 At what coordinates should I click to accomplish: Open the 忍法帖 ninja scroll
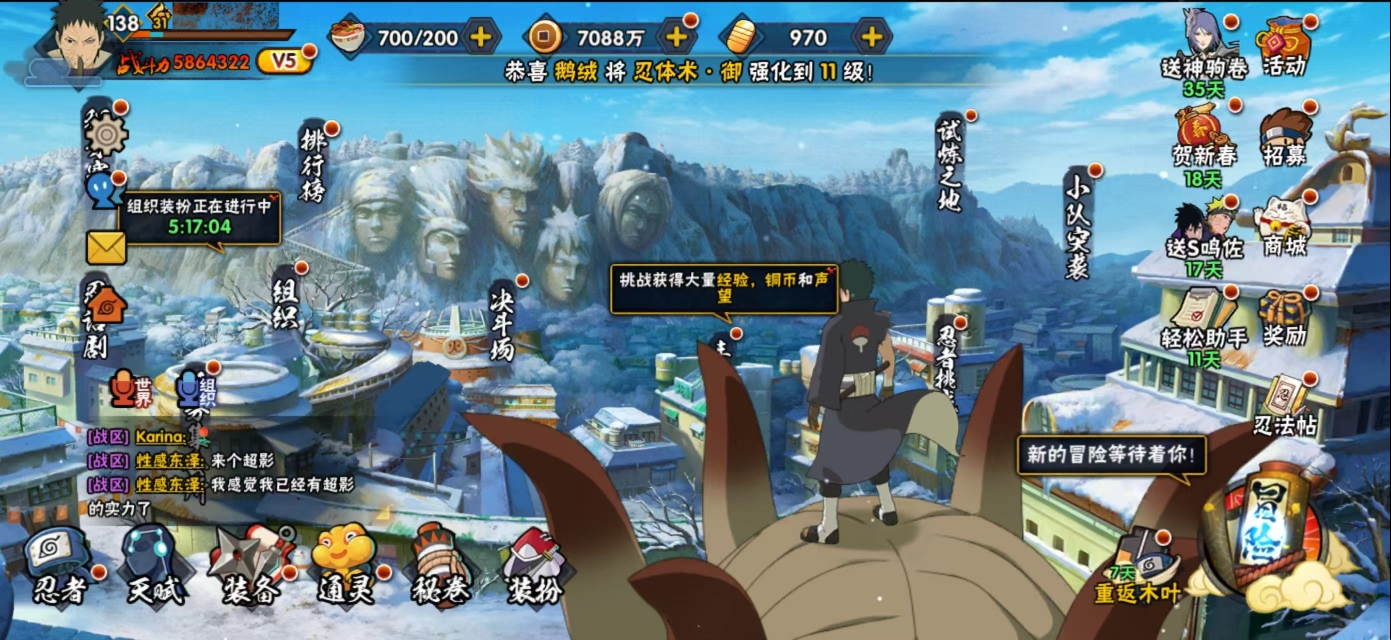1285,405
